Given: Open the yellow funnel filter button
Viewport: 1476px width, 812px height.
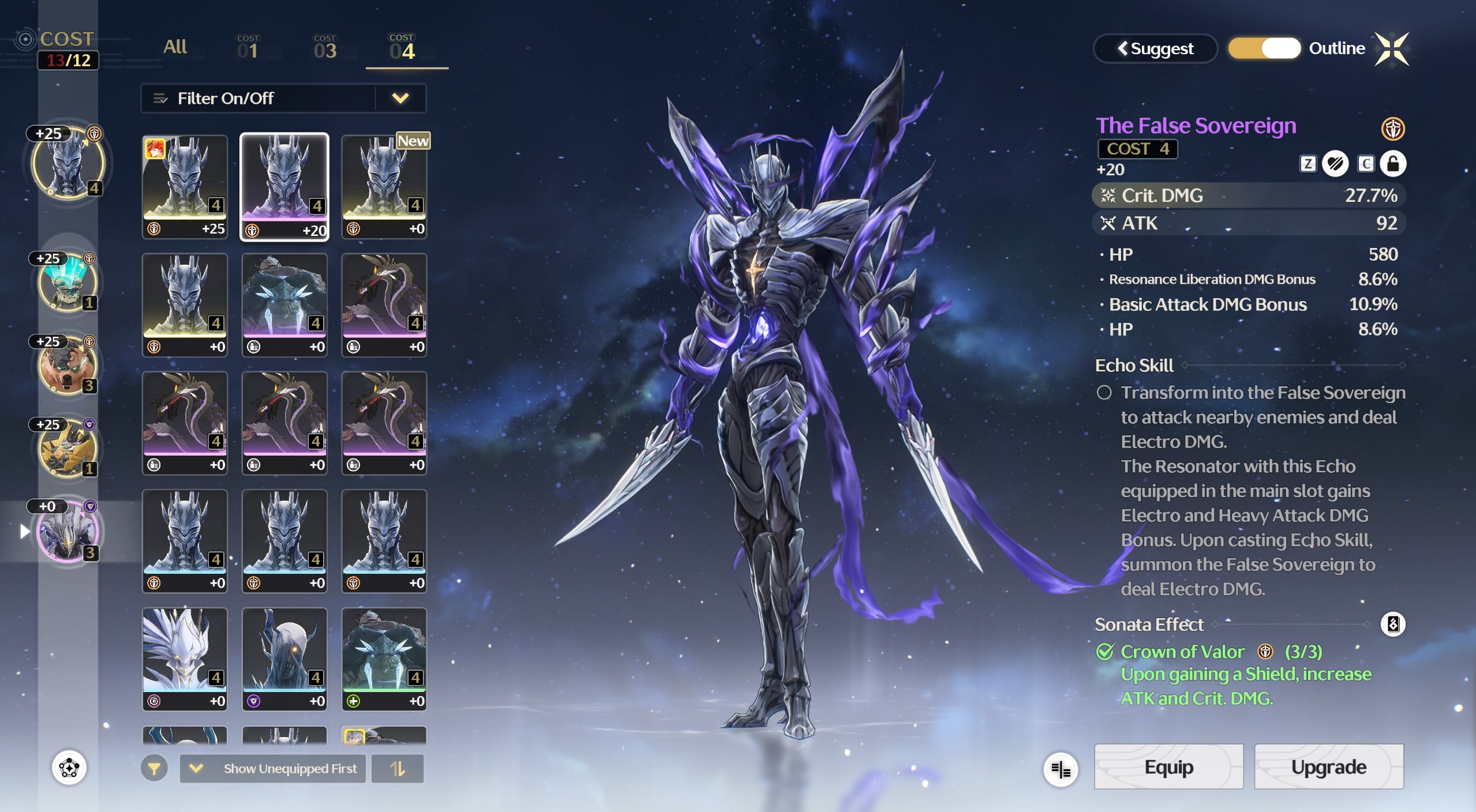Looking at the screenshot, I should 154,769.
